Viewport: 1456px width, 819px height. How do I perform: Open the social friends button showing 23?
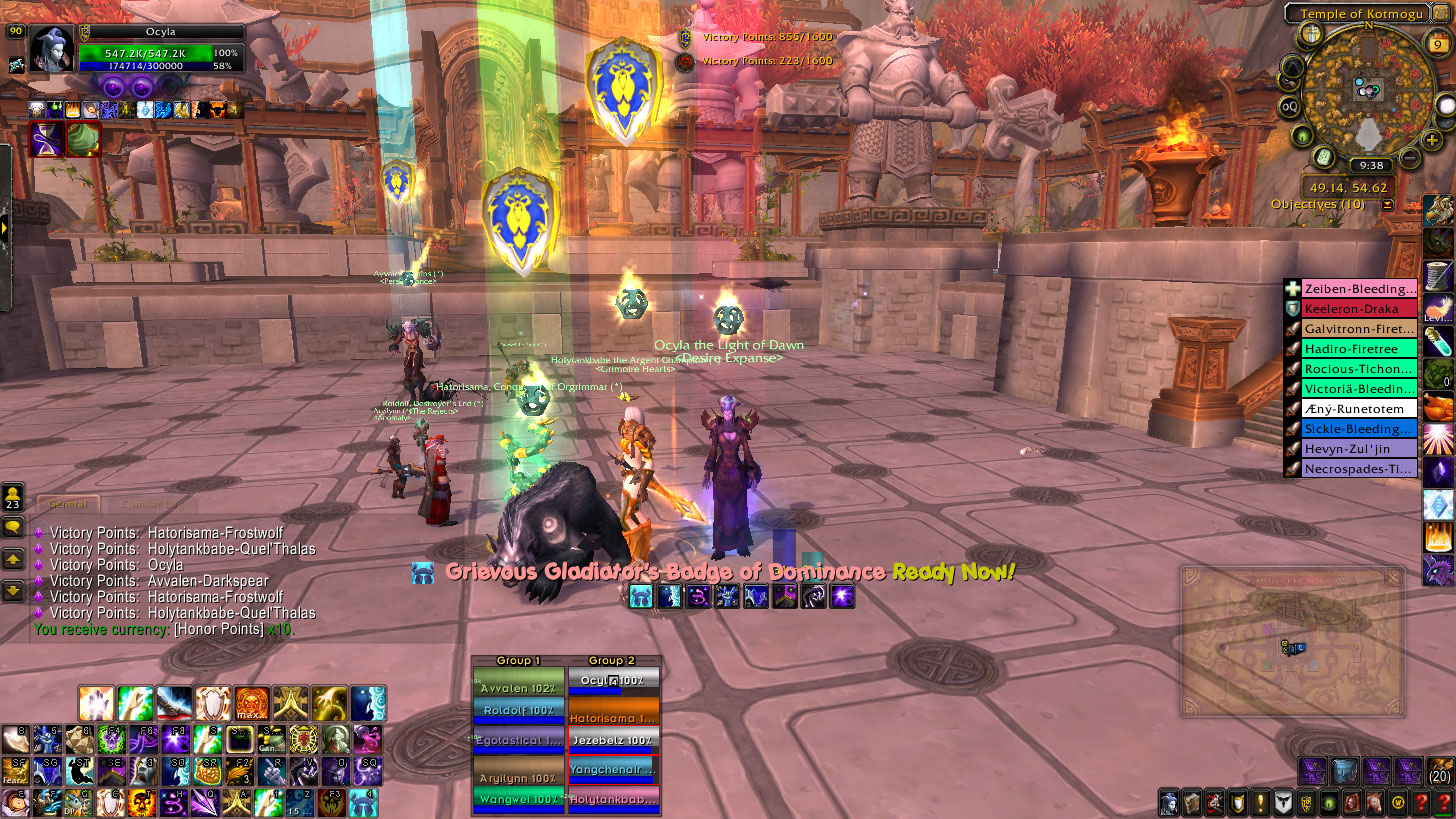(x=13, y=496)
